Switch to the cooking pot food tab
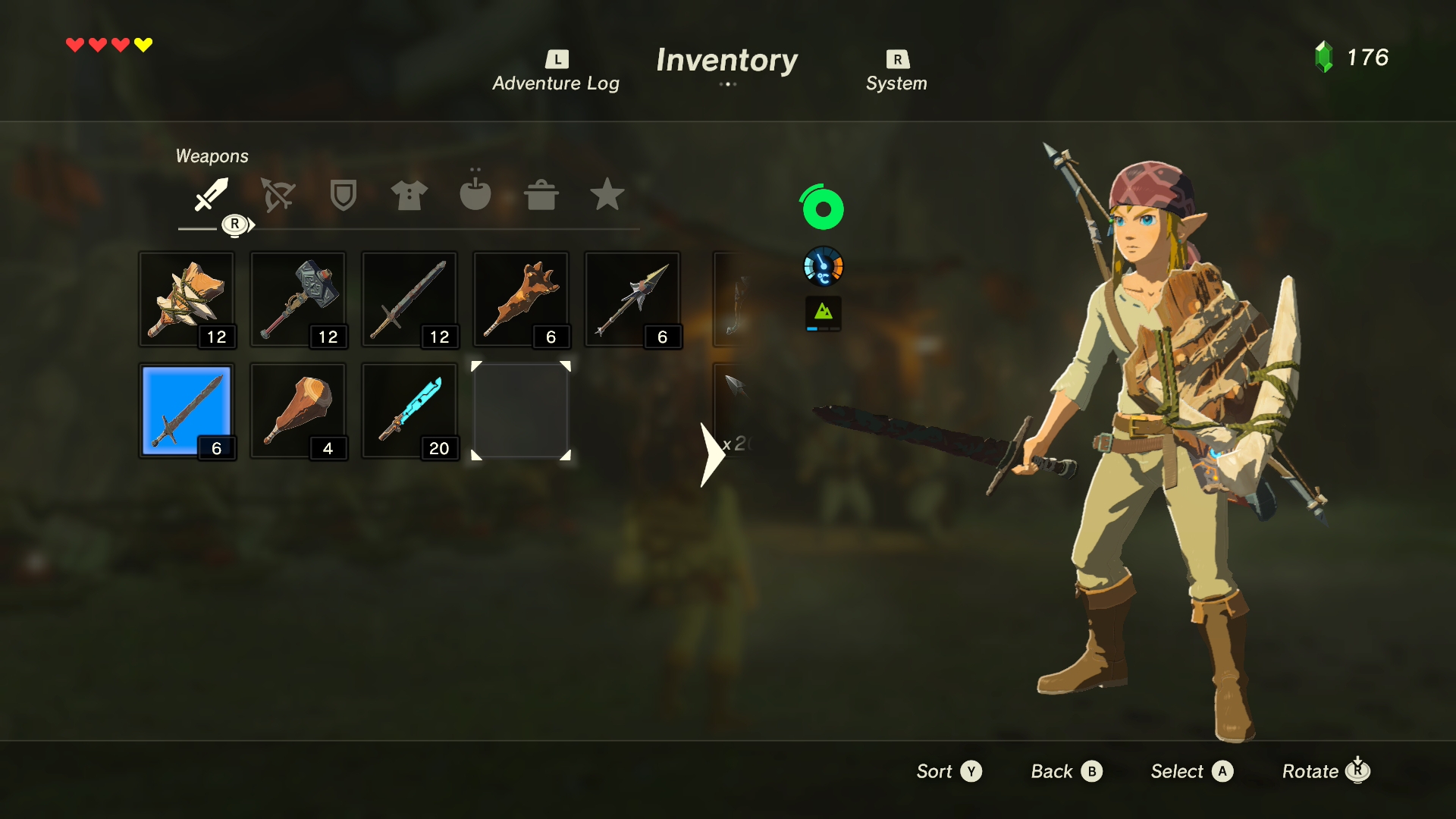1456x819 pixels. click(541, 195)
